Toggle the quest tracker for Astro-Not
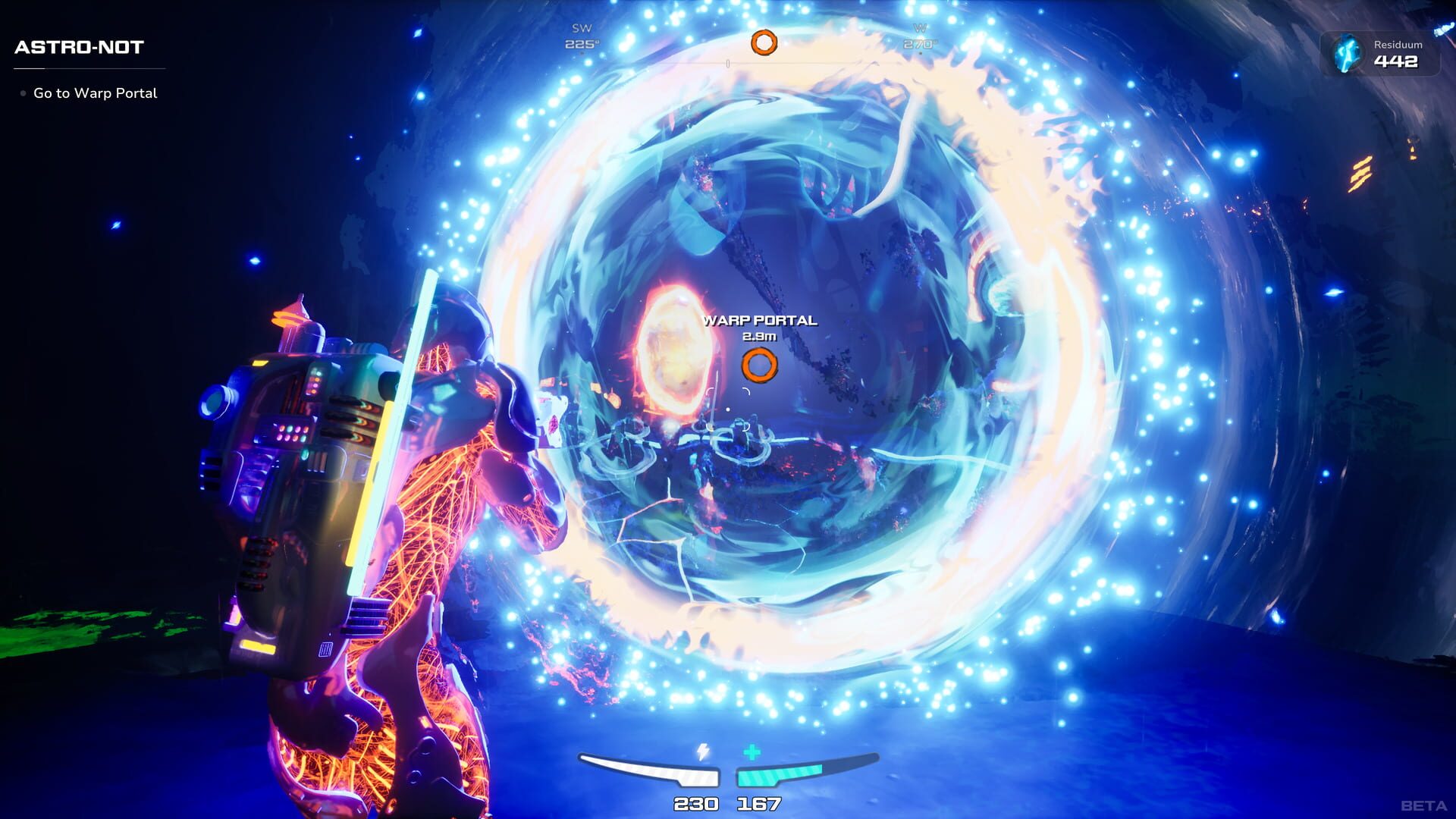 (x=78, y=47)
